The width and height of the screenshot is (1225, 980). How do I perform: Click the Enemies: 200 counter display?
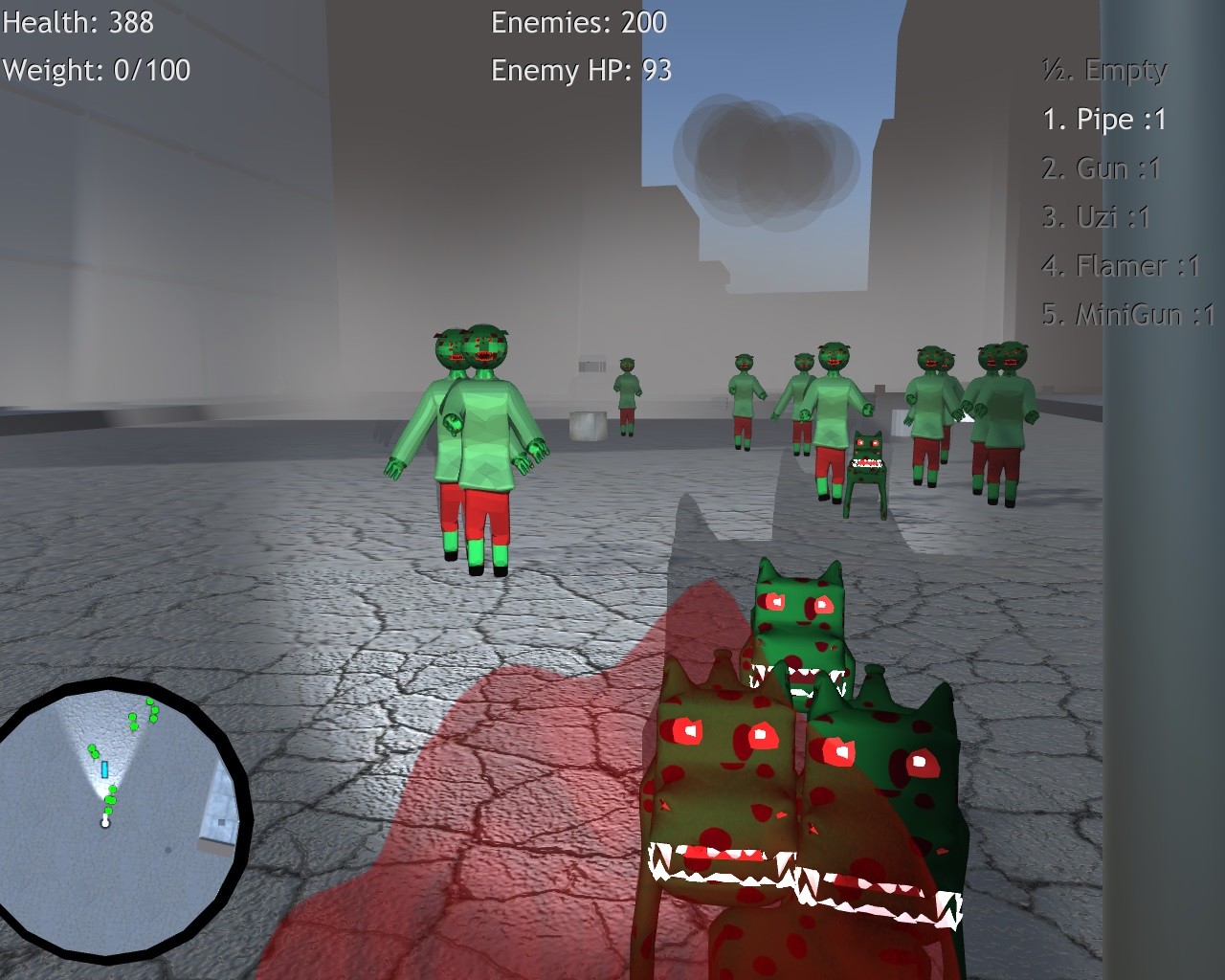point(577,23)
